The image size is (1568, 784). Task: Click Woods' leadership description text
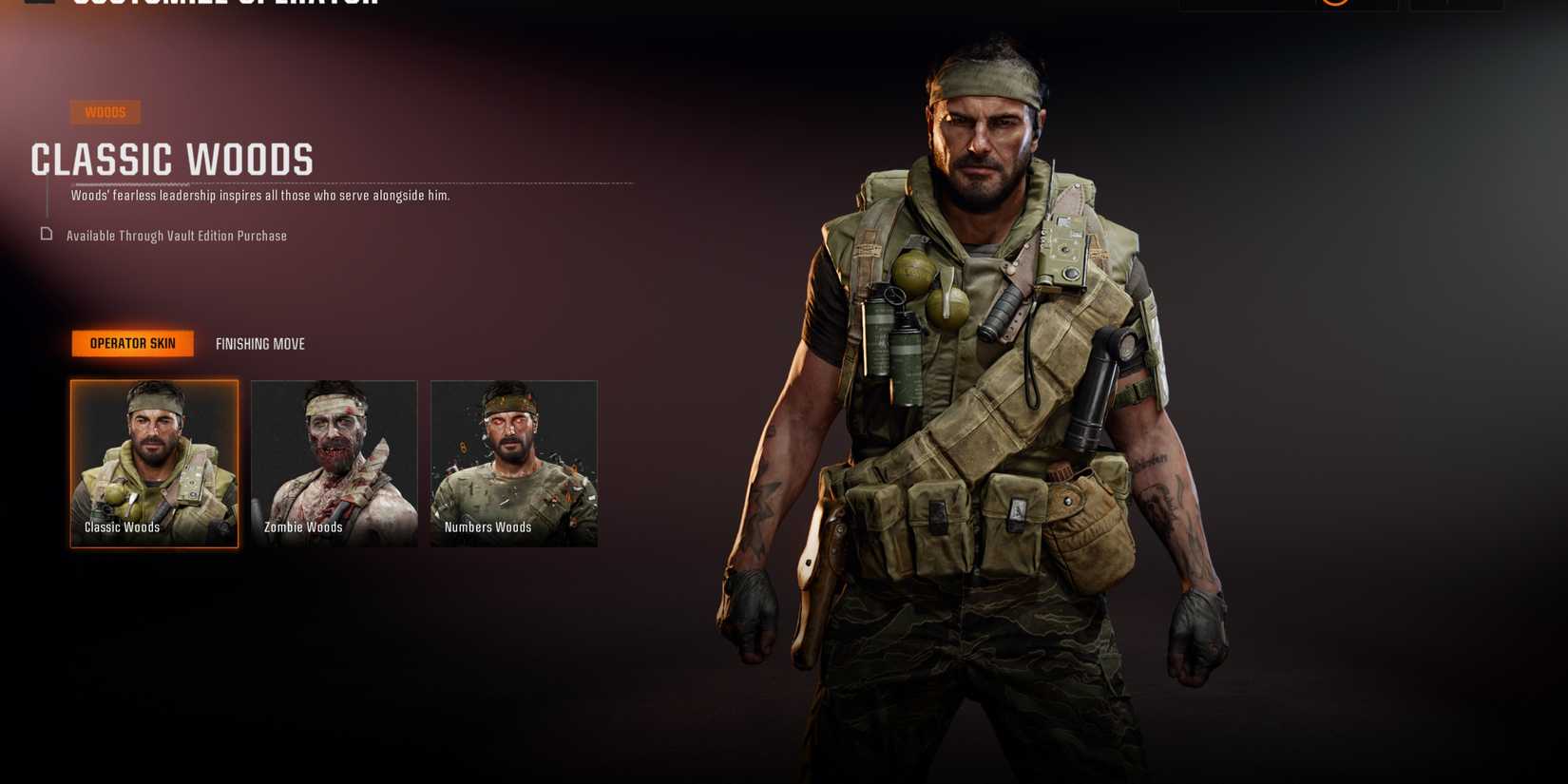pyautogui.click(x=259, y=195)
